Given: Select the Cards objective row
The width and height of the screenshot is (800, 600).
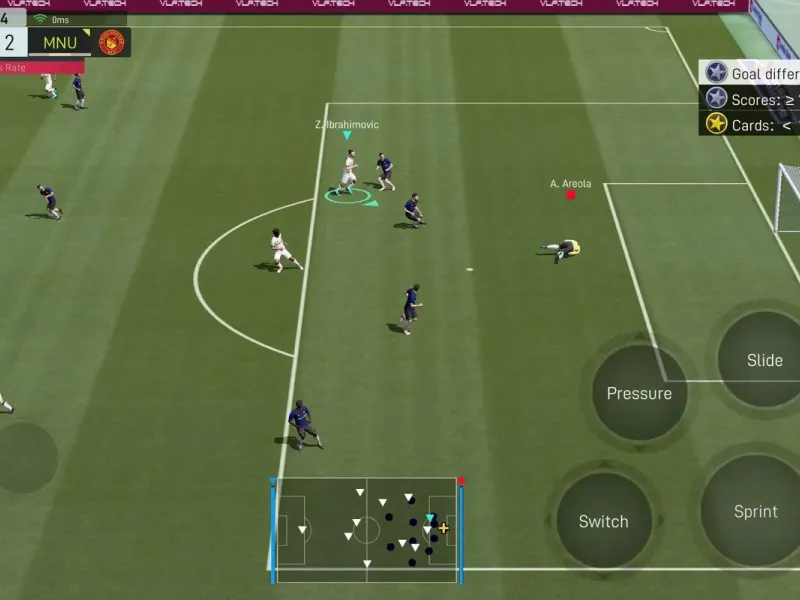Looking at the screenshot, I should click(752, 124).
